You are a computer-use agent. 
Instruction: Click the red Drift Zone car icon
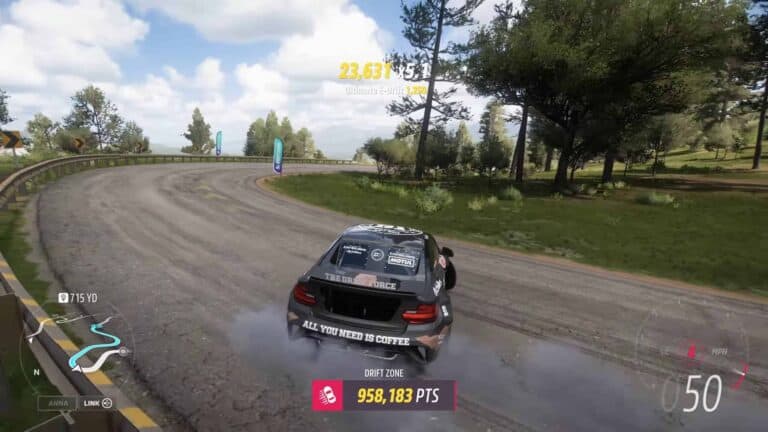click(328, 395)
